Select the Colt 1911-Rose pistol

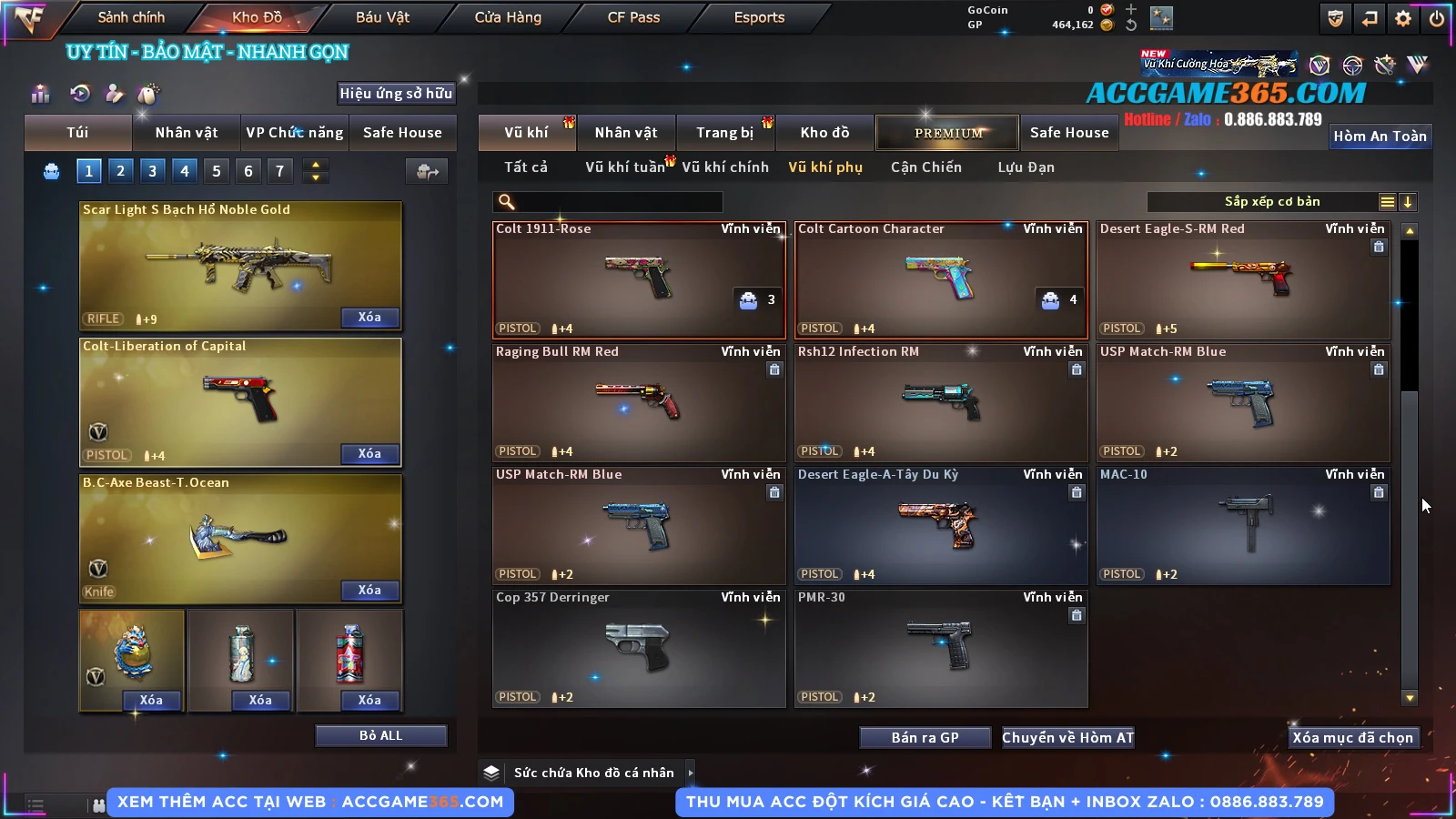point(638,279)
